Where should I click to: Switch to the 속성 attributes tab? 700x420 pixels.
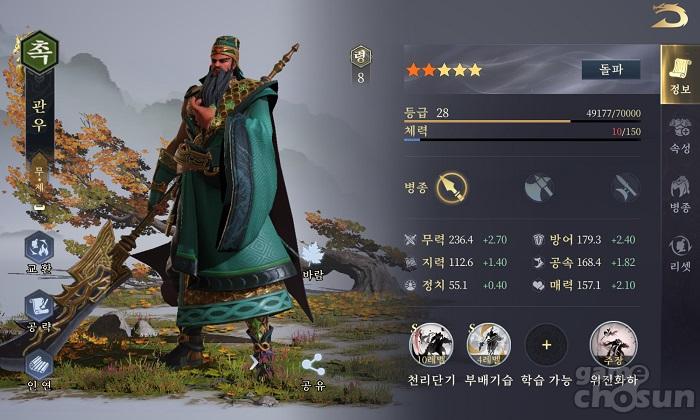680,135
